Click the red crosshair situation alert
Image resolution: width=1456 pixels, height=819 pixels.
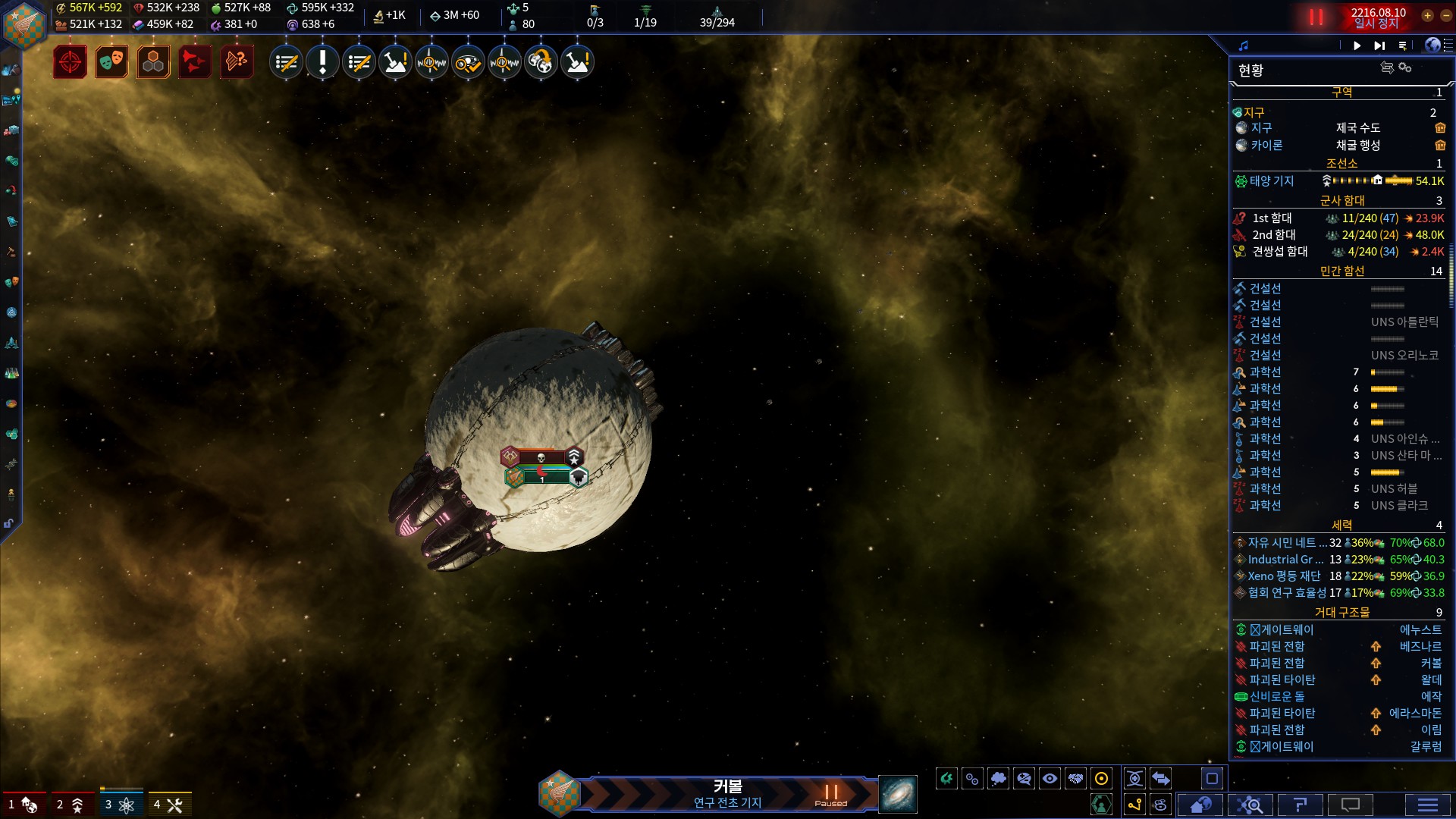click(70, 62)
